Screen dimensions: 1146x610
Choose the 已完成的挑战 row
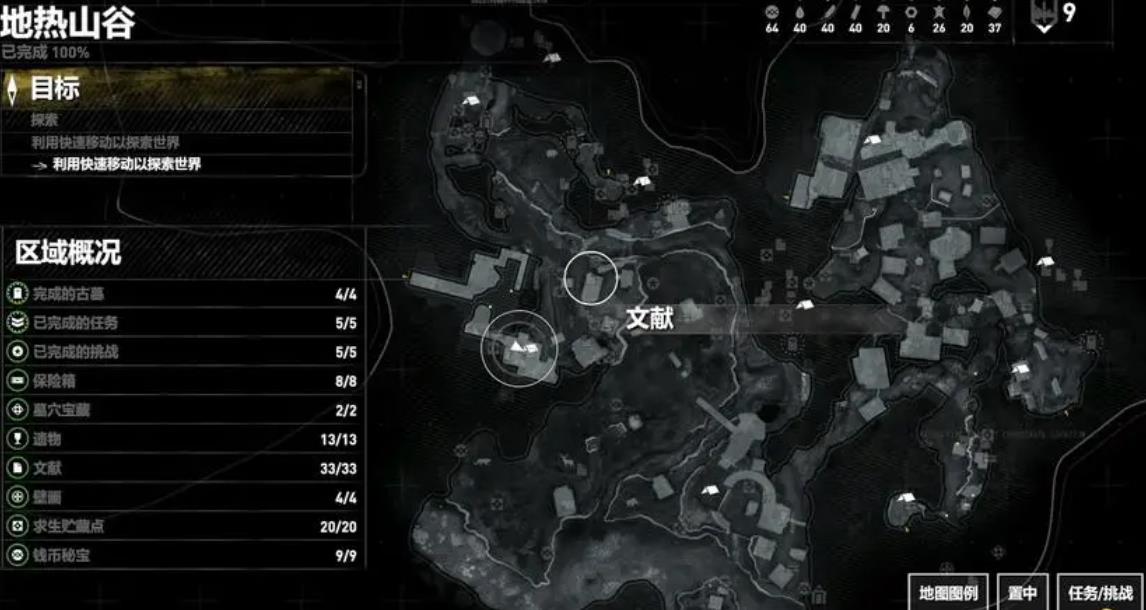183,352
